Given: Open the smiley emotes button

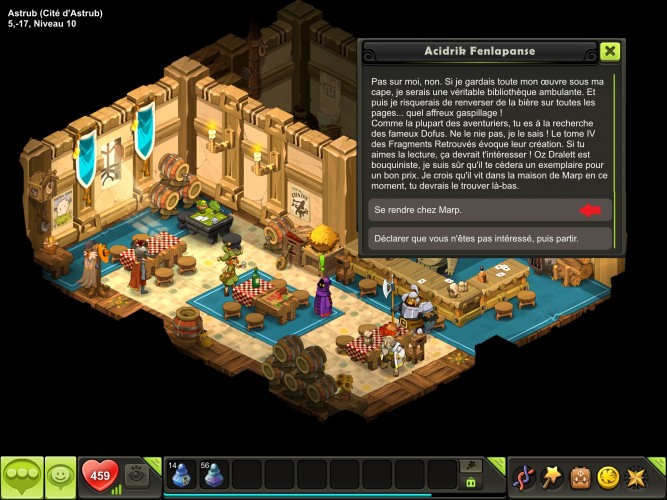Looking at the screenshot, I should (61, 475).
